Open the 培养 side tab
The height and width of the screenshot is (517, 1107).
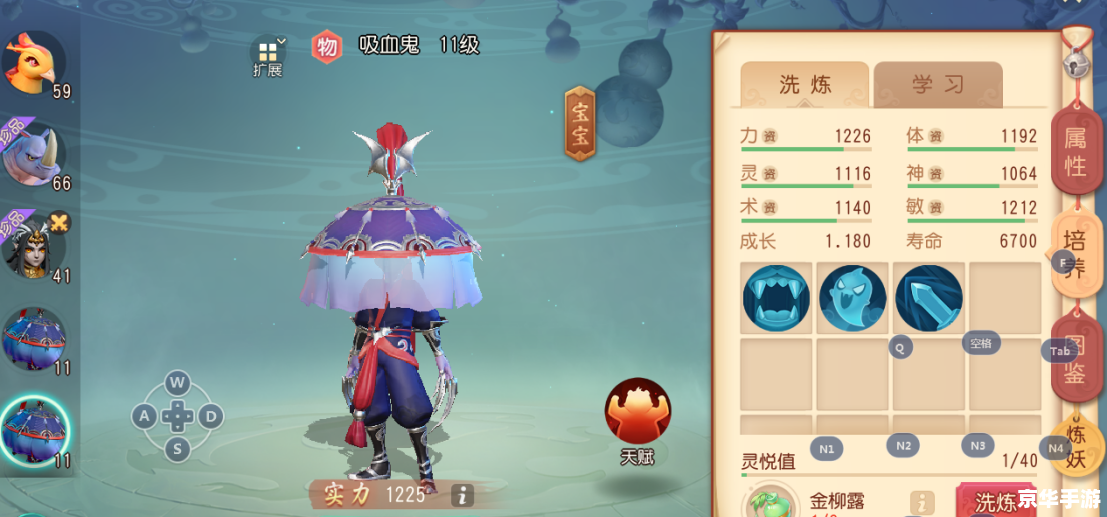(x=1075, y=254)
